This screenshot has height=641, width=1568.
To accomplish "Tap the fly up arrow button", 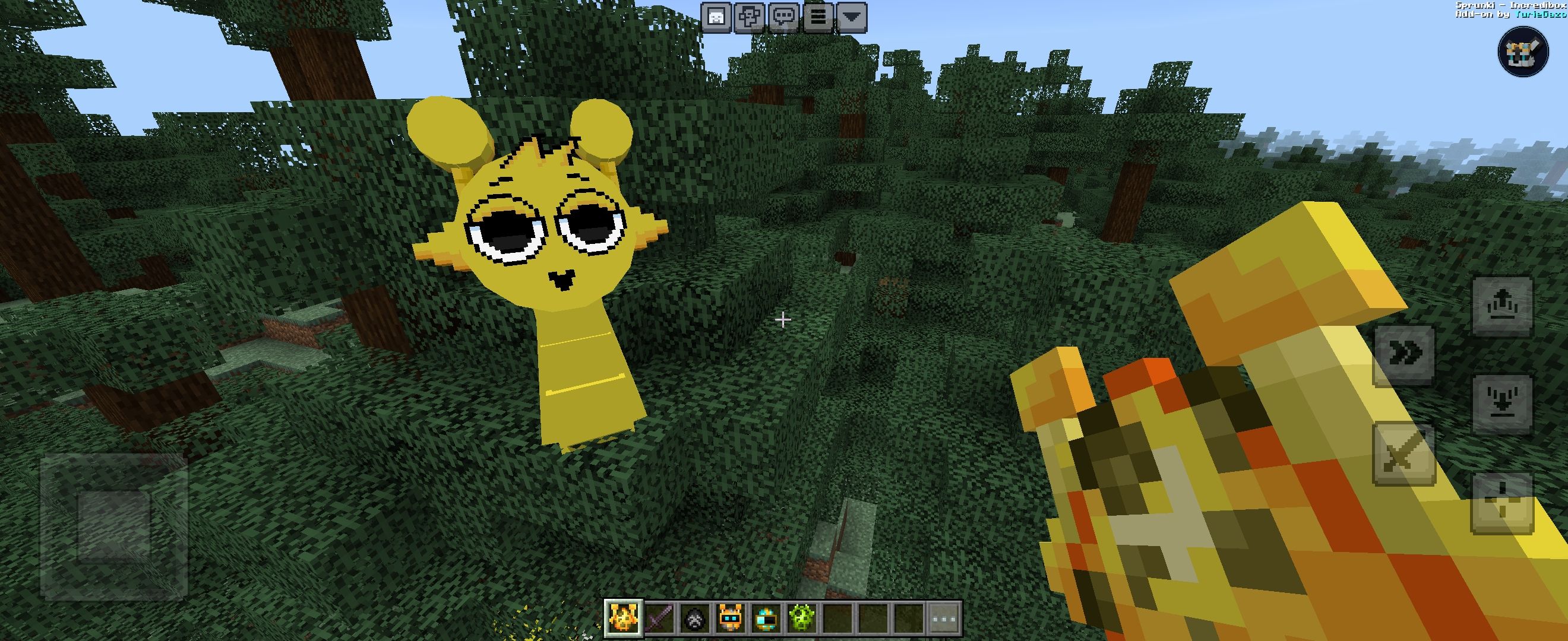I will point(1501,305).
